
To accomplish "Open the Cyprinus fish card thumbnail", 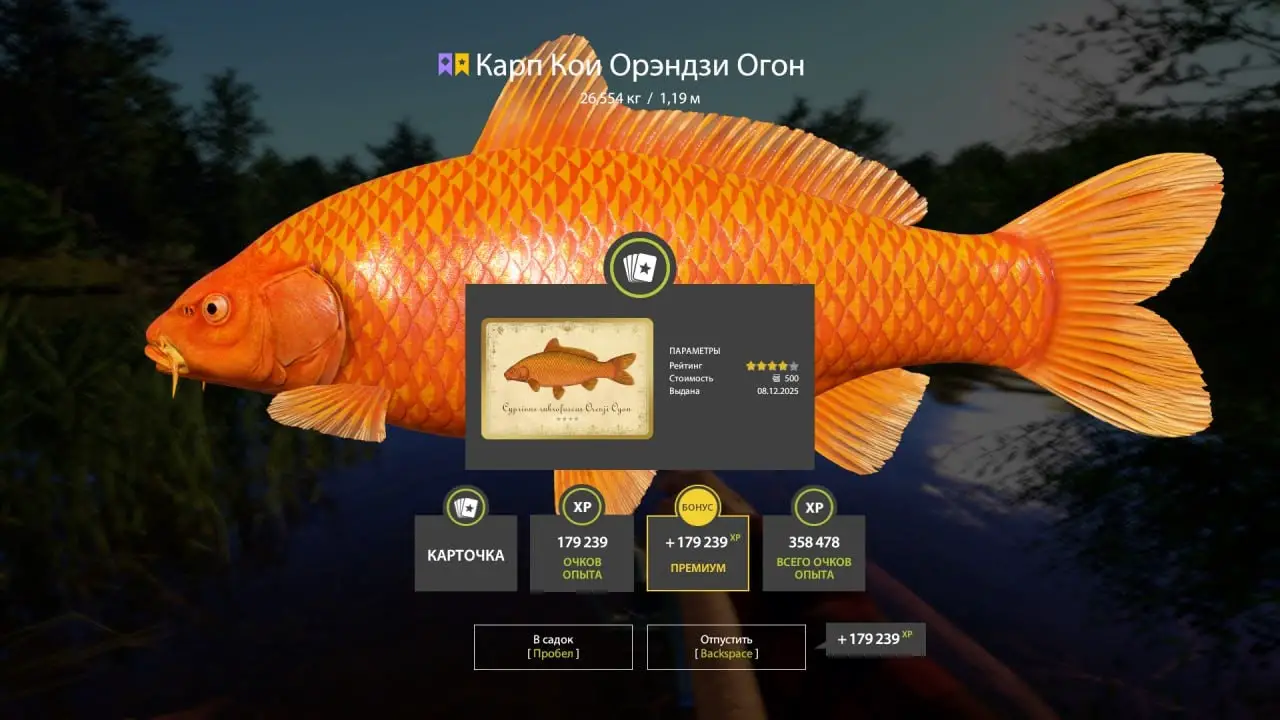I will click(x=567, y=379).
